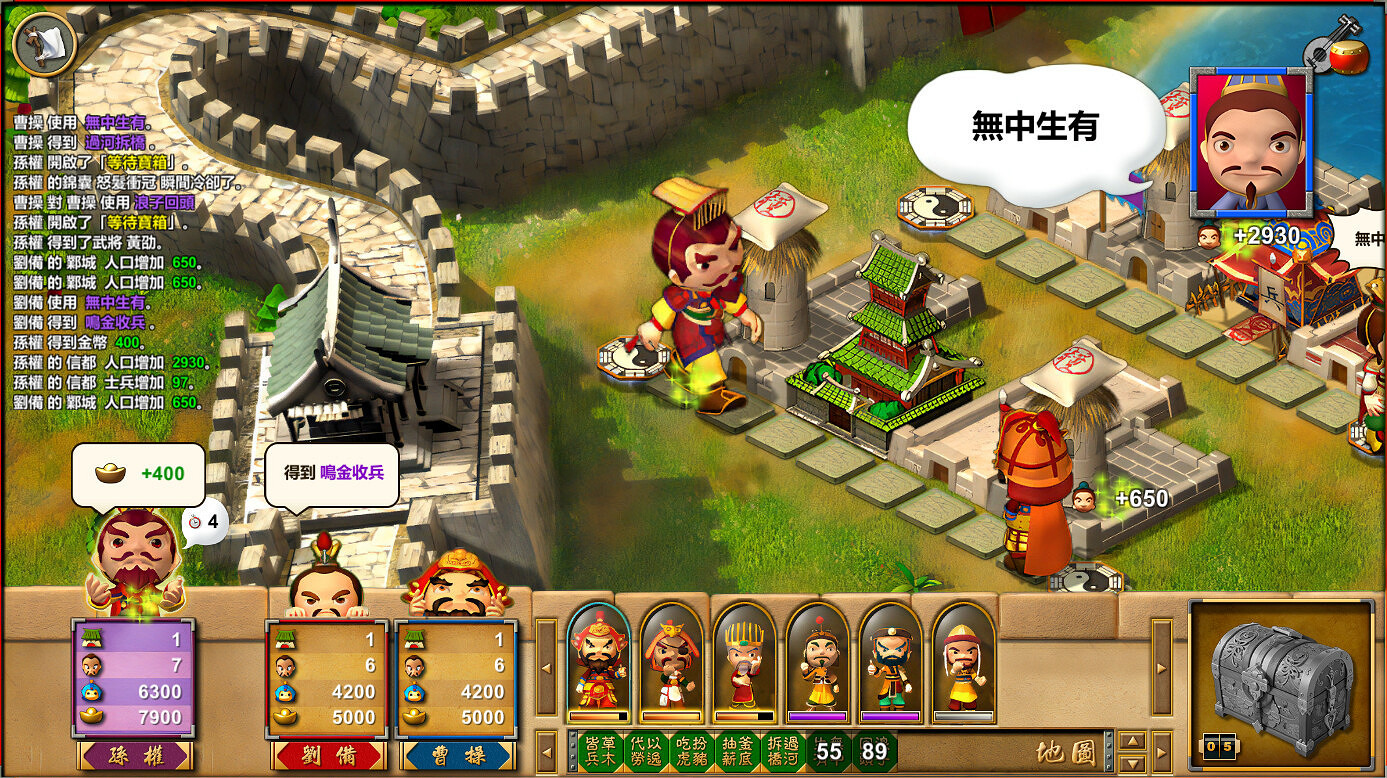Click the purple health bar under the fourth general

point(818,715)
